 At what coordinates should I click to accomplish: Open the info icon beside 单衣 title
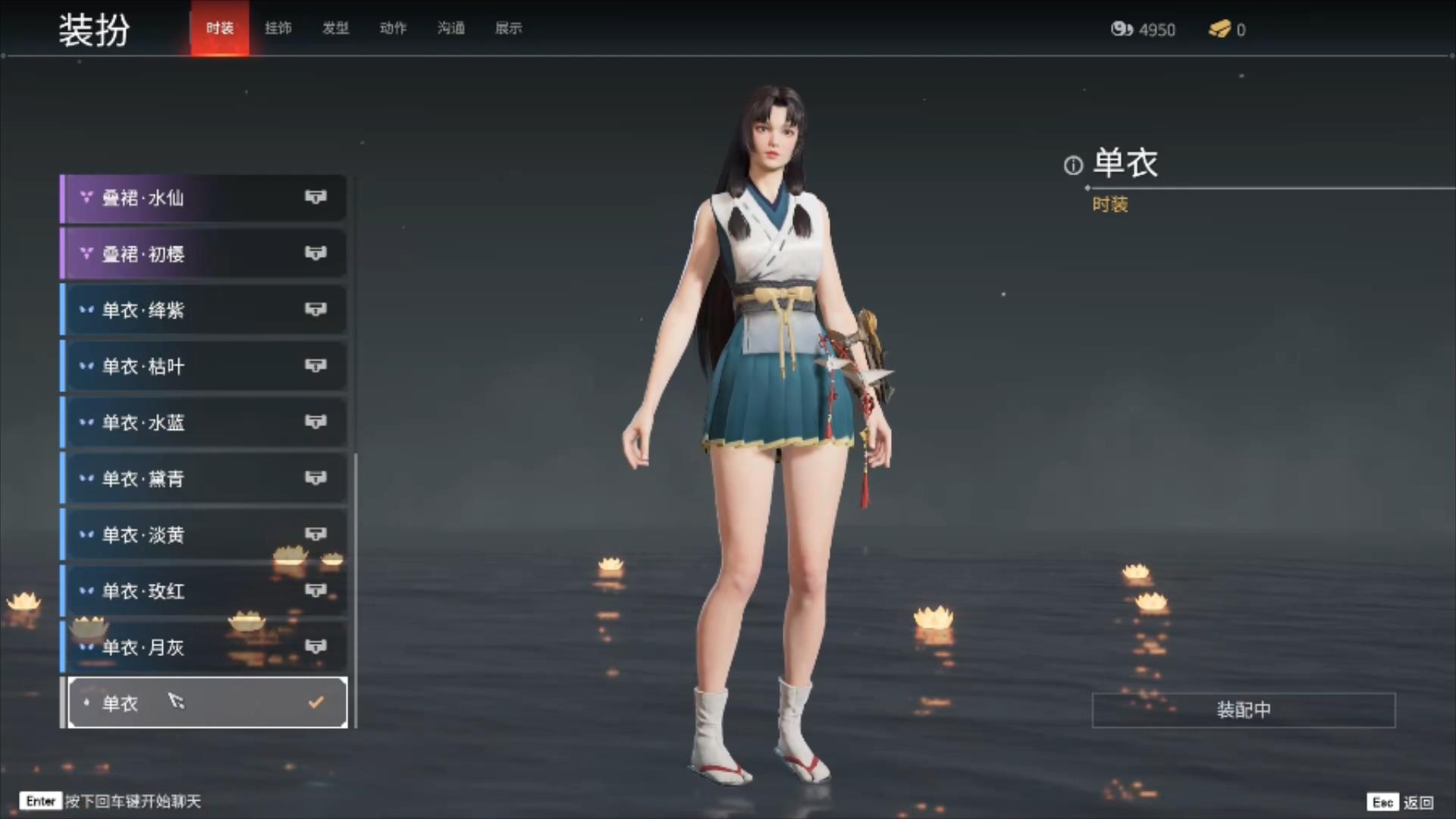pyautogui.click(x=1073, y=165)
